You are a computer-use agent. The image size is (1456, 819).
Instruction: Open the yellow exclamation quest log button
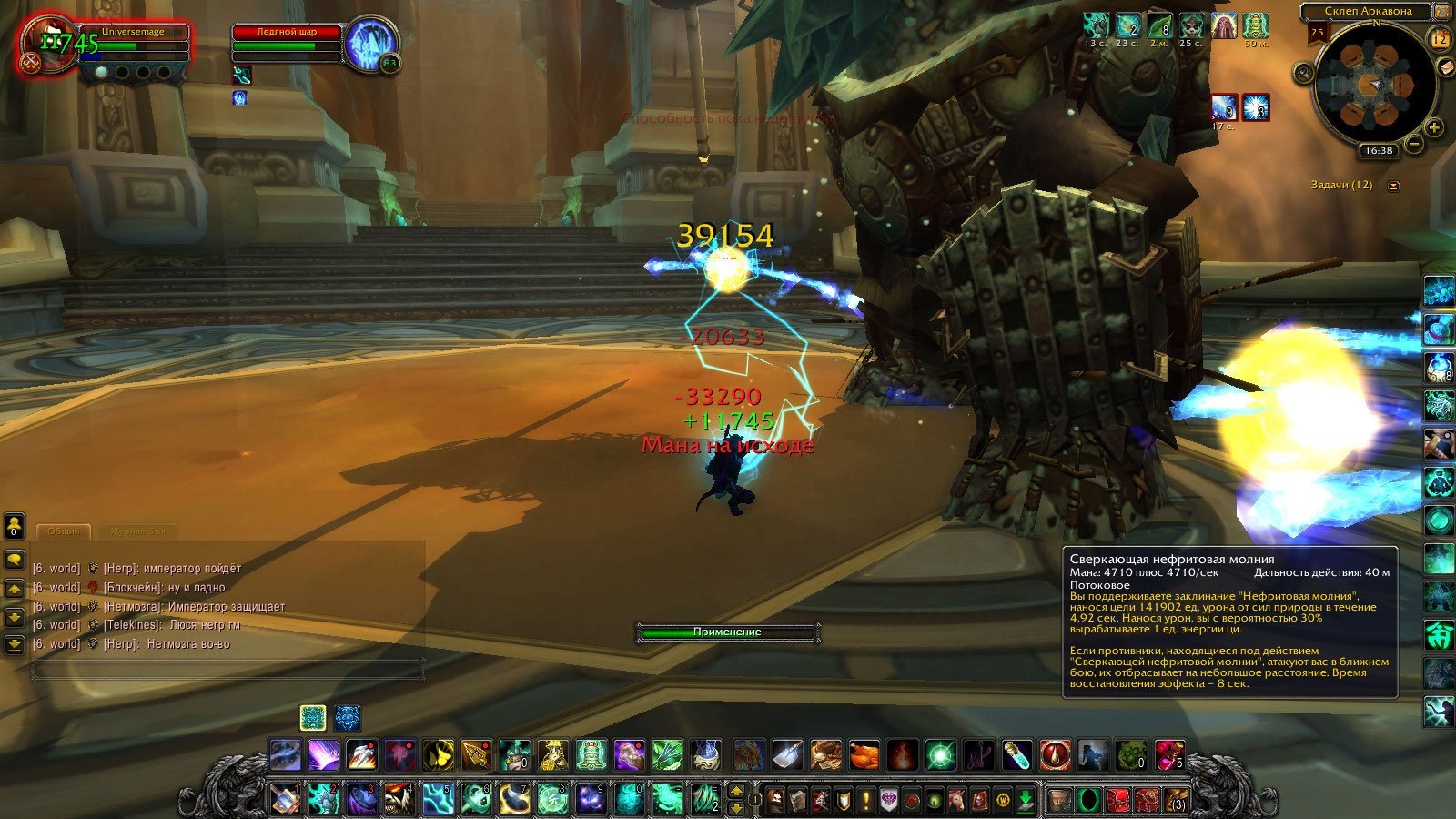[x=866, y=800]
